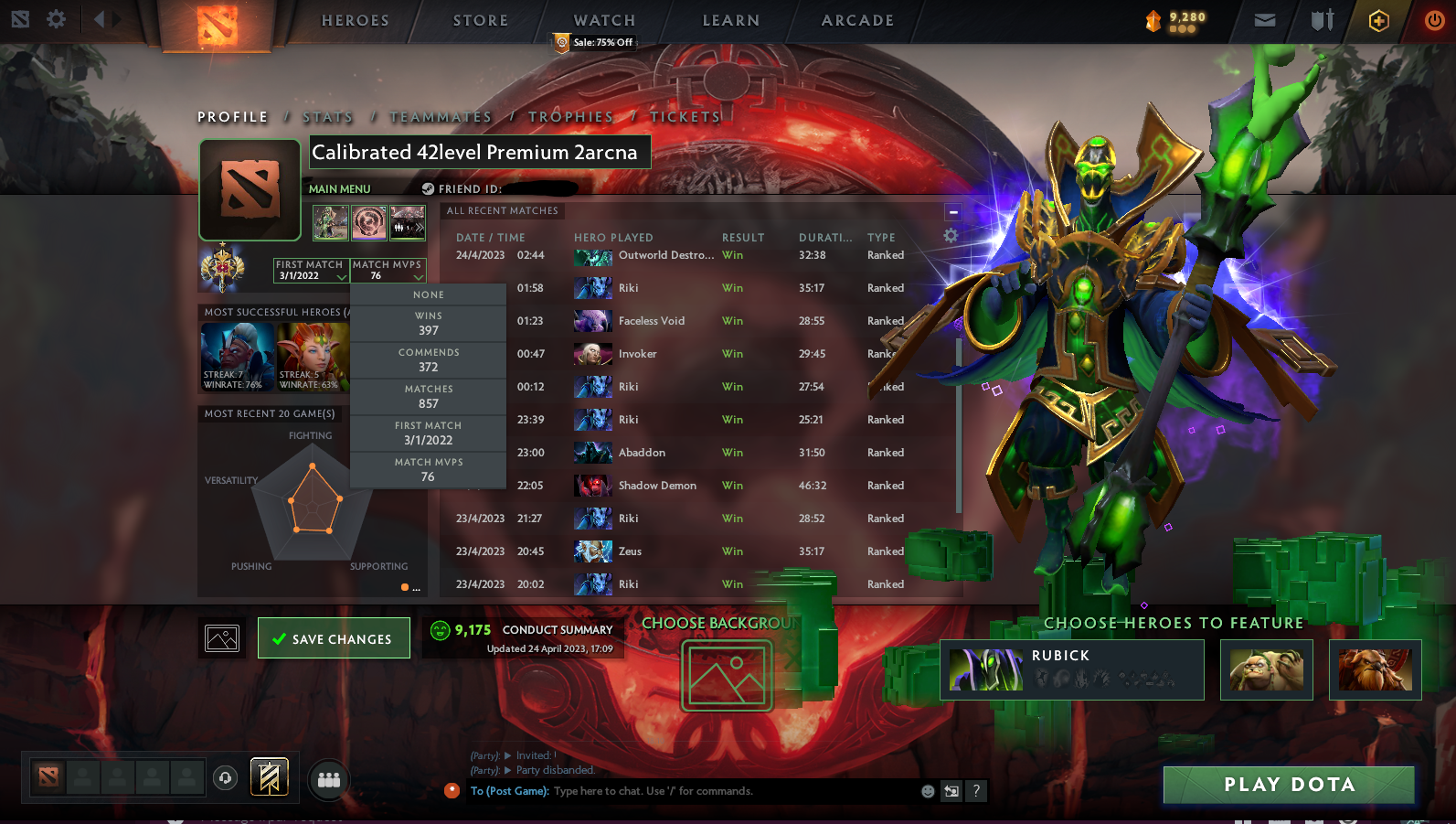Open settings with the gear icon top left
The image size is (1456, 824).
(56, 19)
